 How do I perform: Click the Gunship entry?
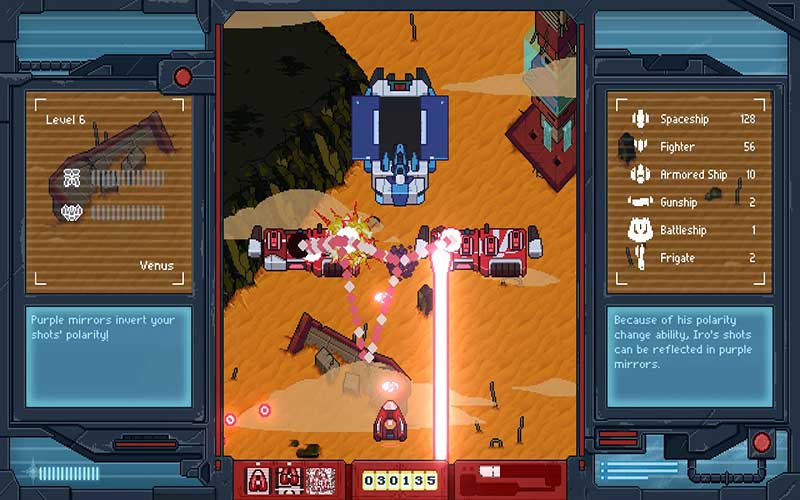point(690,202)
